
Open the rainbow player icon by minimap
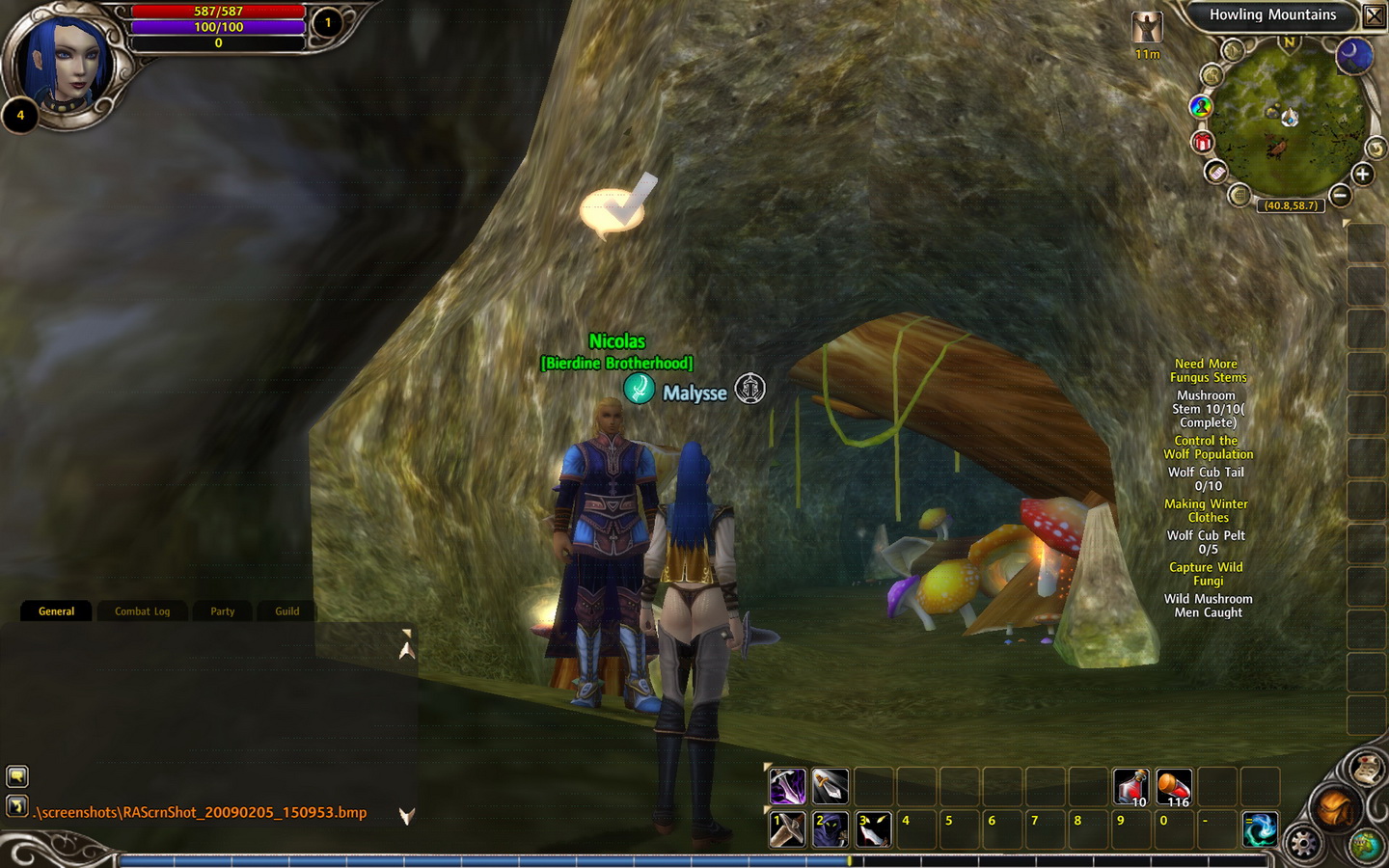(x=1201, y=106)
